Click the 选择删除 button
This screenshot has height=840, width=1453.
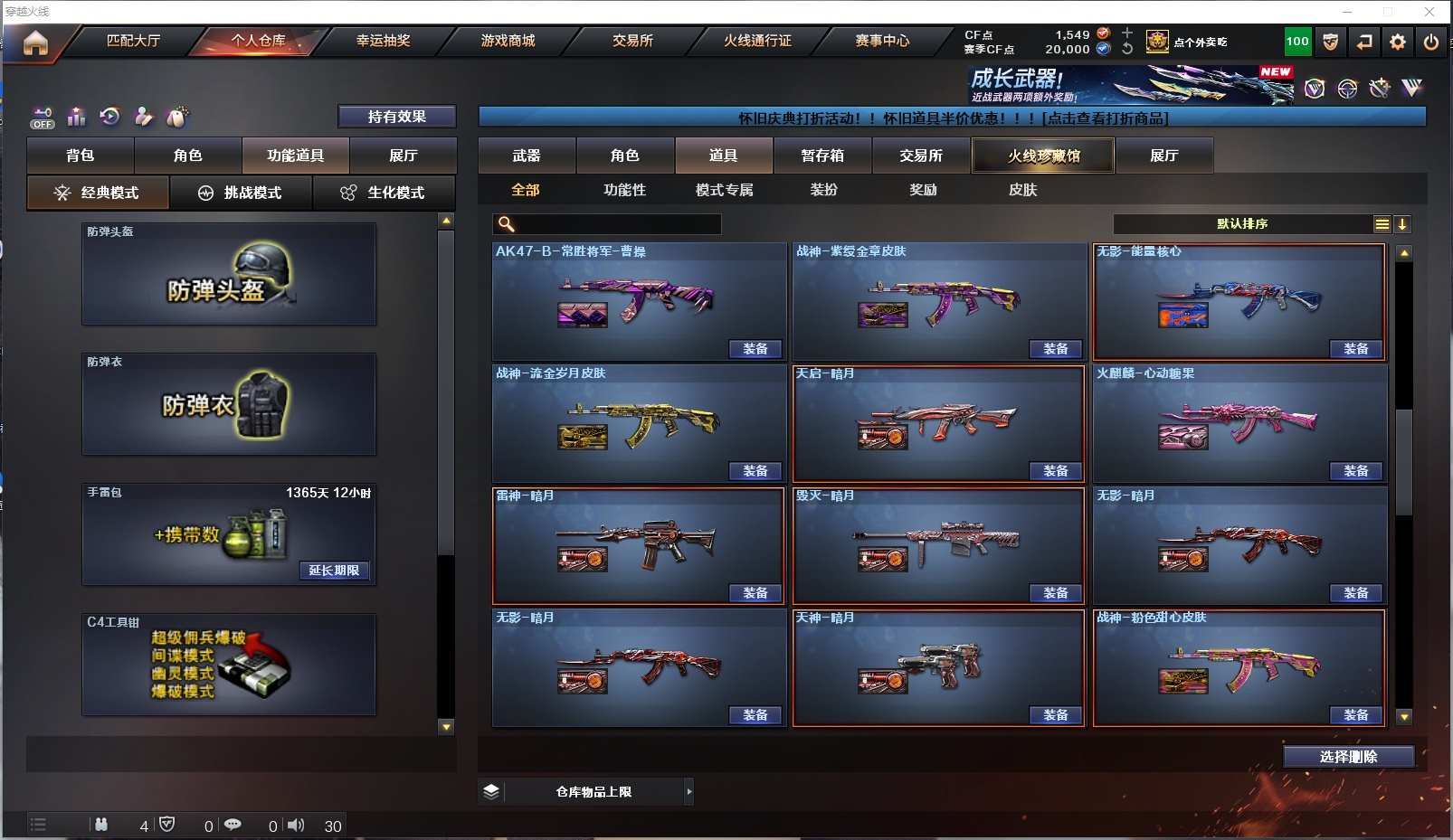tap(1348, 757)
